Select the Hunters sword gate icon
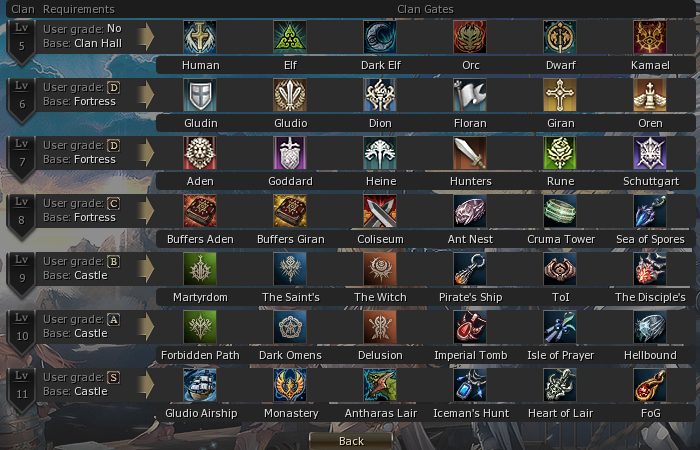The height and width of the screenshot is (450, 700). click(470, 154)
